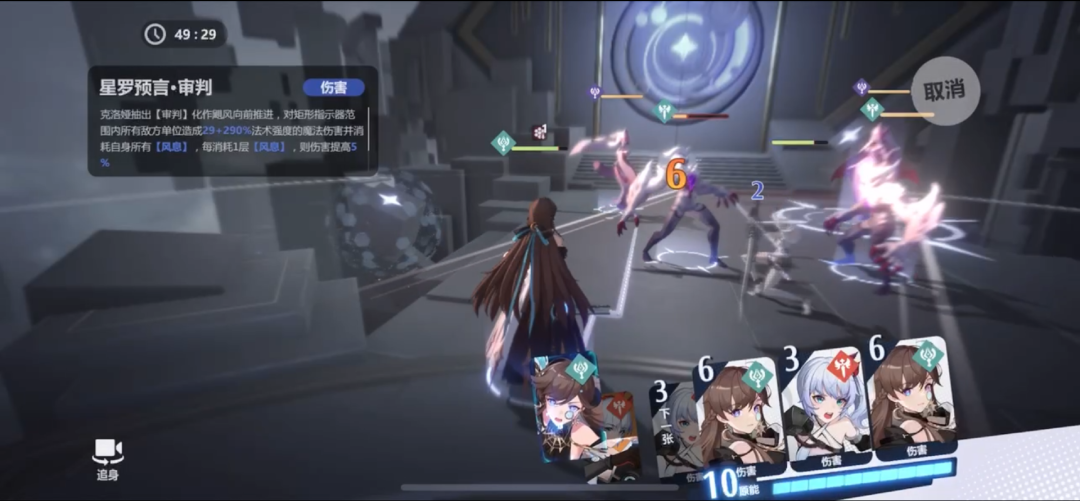Toggle the 追身 follow camera
This screenshot has height=501, width=1080.
(107, 458)
